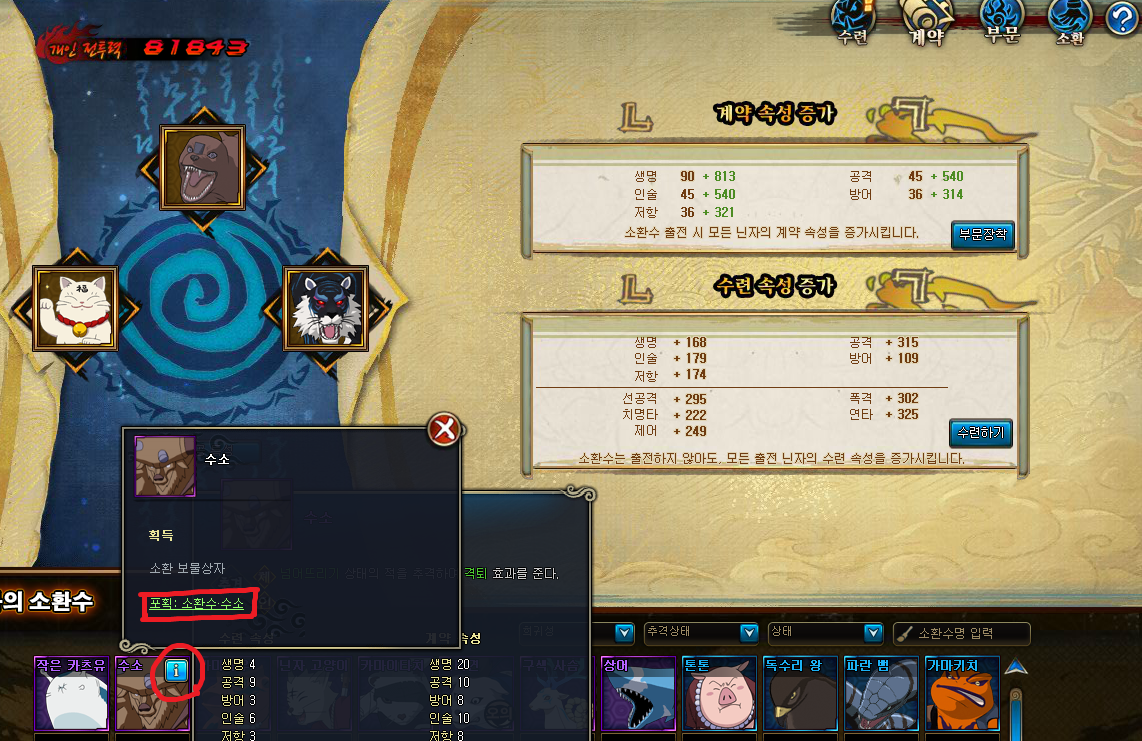Open the question mark help button
Image resolution: width=1142 pixels, height=741 pixels.
[x=1123, y=19]
